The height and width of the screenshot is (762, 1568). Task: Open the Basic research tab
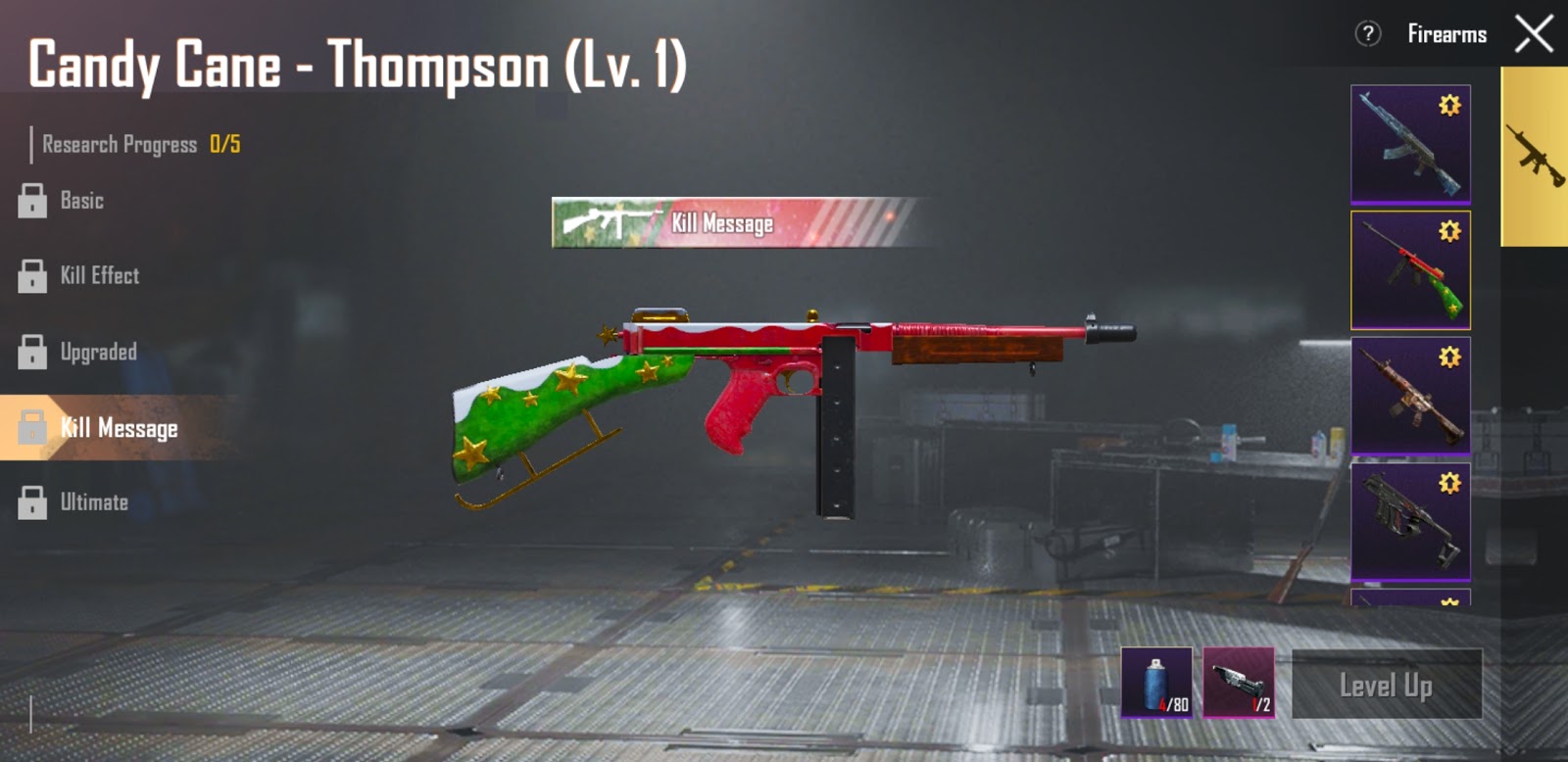point(83,201)
